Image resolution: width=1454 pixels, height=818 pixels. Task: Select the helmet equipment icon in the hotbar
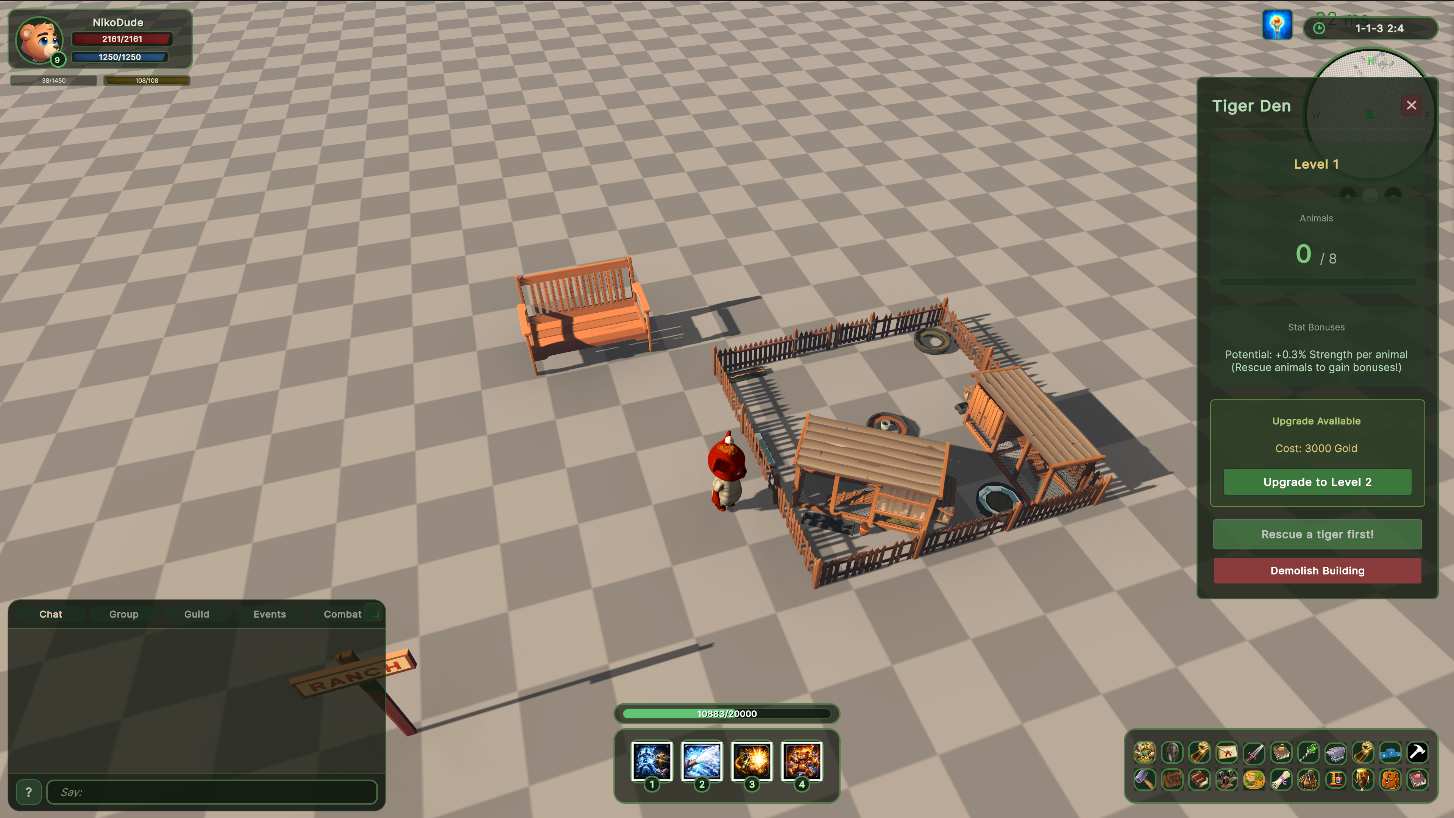tap(1172, 752)
